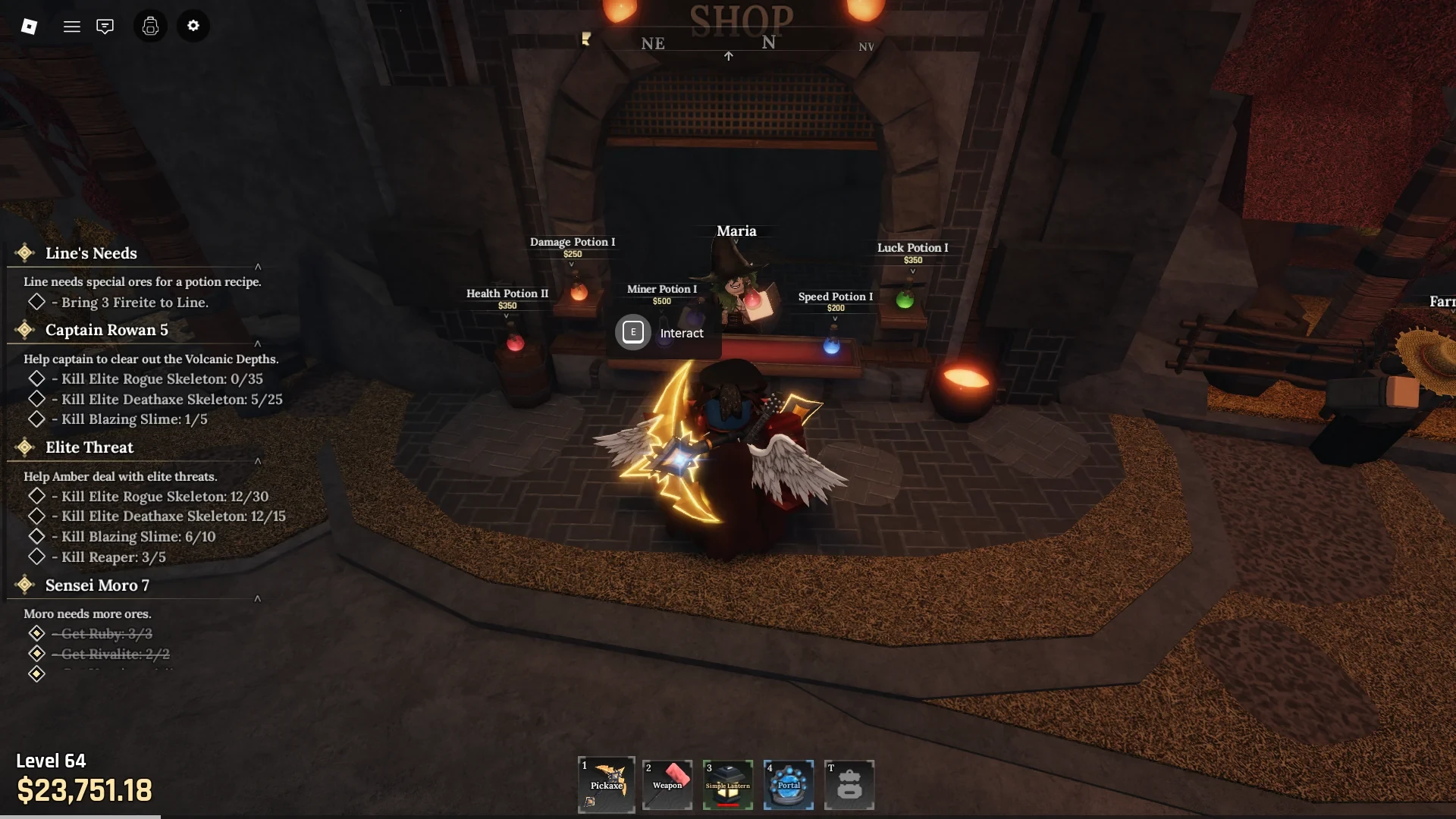
Task: Collapse the Elite Threat quest
Action: (259, 461)
